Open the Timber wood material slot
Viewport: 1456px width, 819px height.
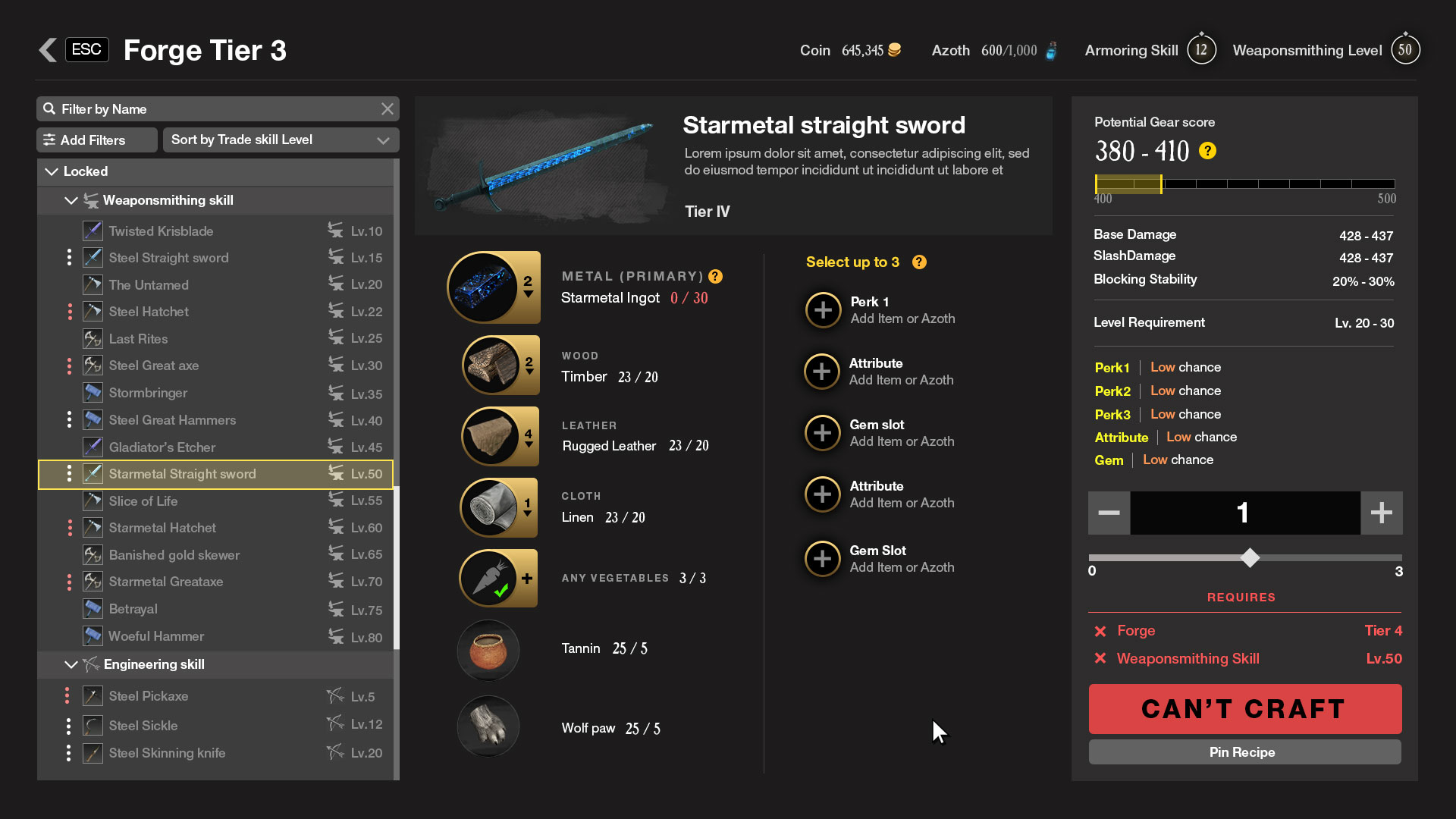500,366
